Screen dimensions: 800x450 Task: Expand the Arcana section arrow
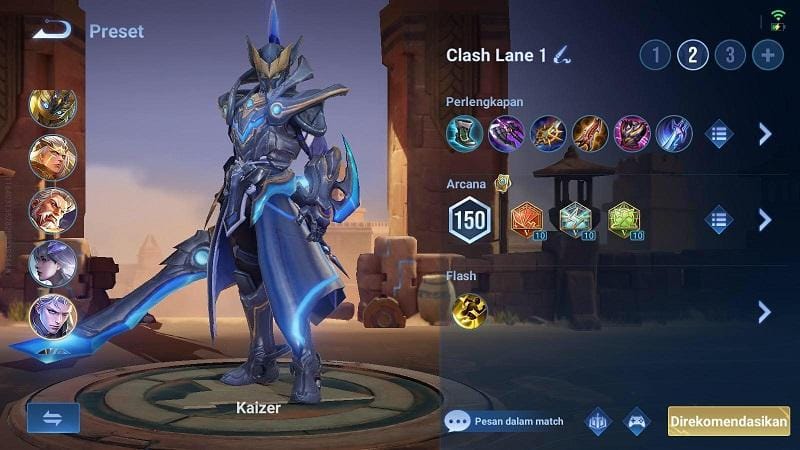point(765,219)
